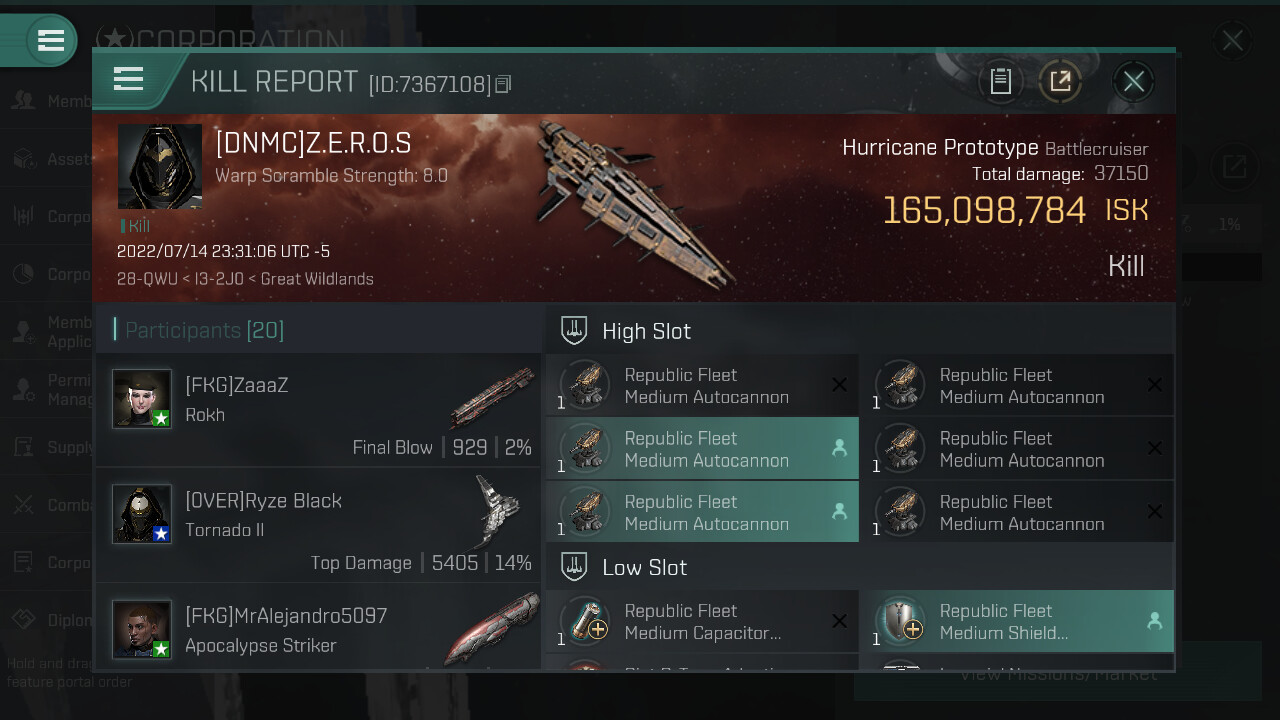Select Republic Fleet Medium Shield module
The height and width of the screenshot is (720, 1280).
(x=1017, y=621)
